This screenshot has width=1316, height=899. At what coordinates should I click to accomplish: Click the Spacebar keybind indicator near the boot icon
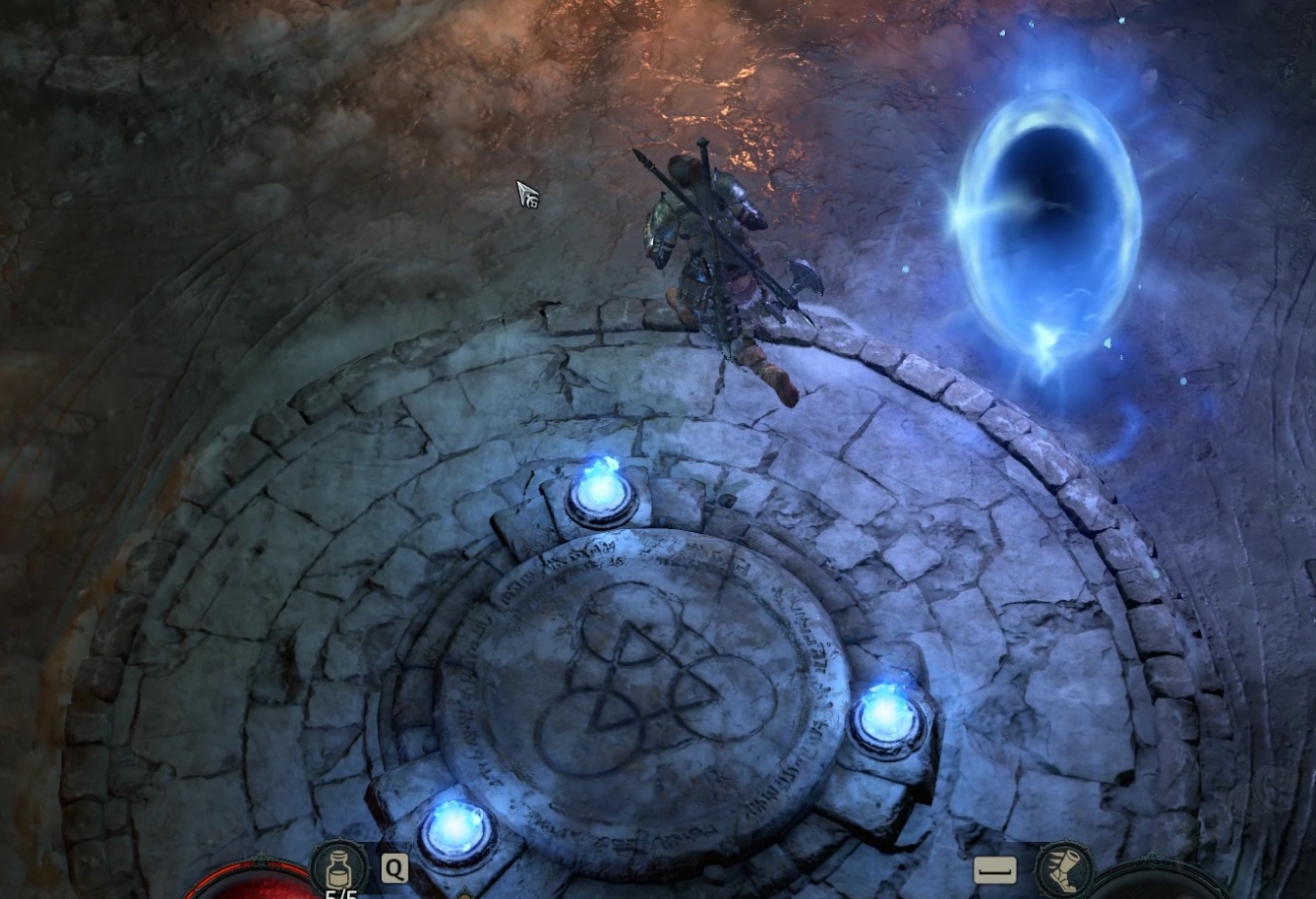pos(996,869)
